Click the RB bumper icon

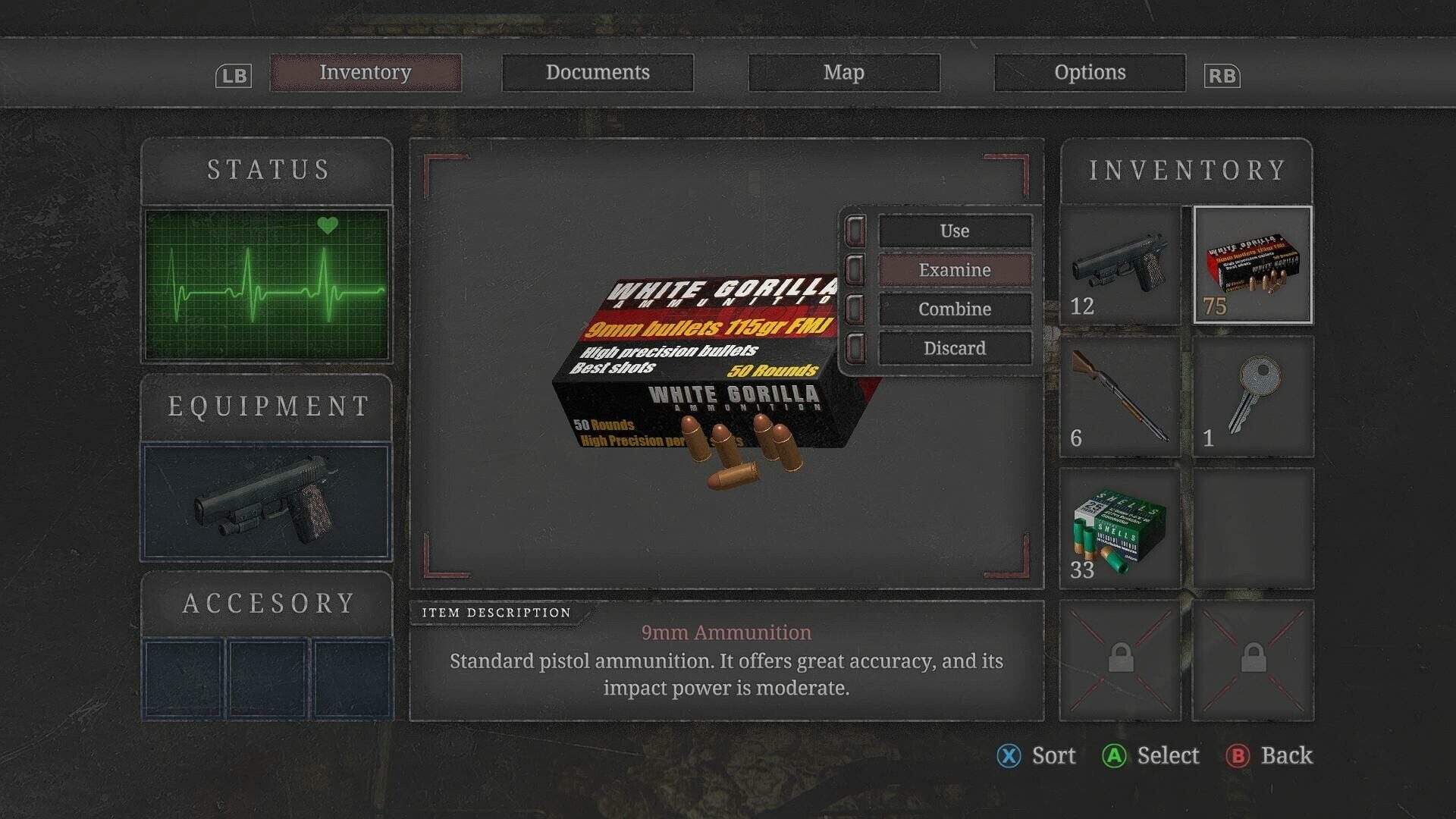pos(1223,75)
